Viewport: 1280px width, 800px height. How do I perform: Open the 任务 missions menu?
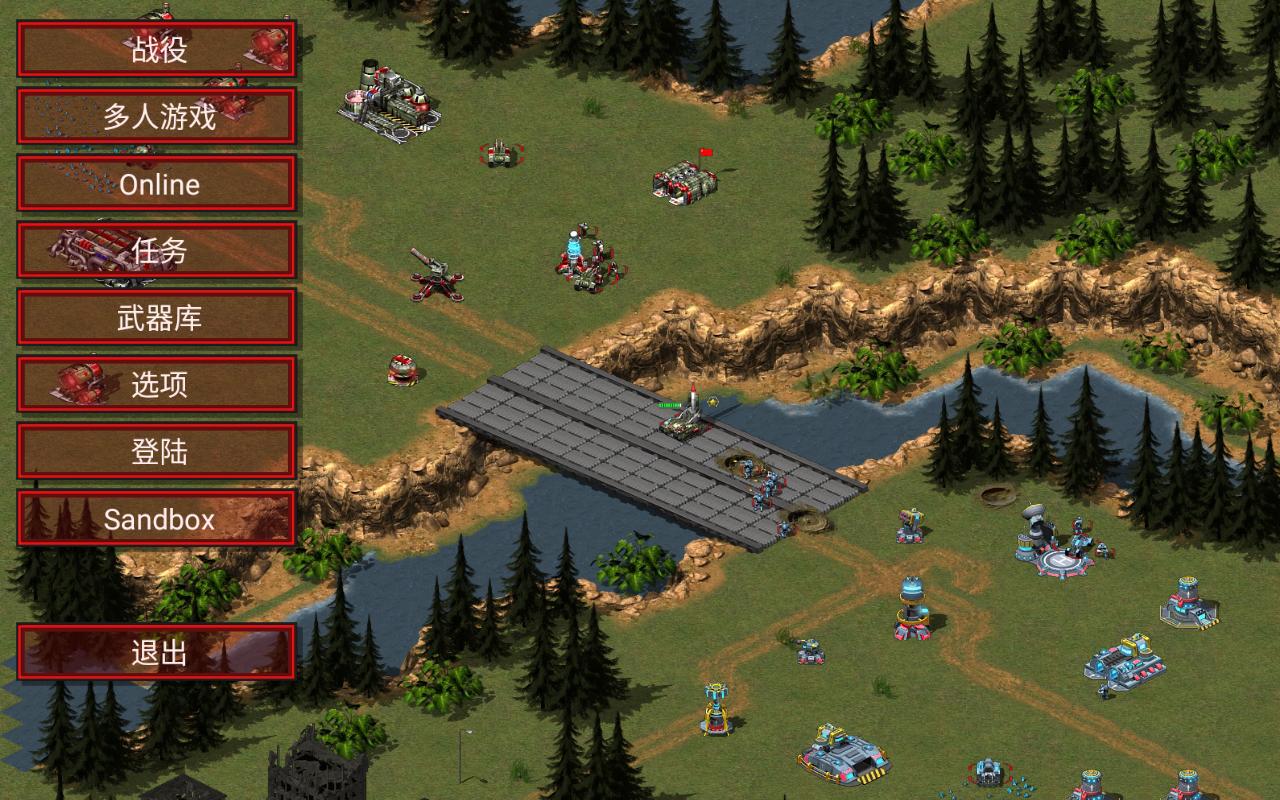click(x=157, y=251)
